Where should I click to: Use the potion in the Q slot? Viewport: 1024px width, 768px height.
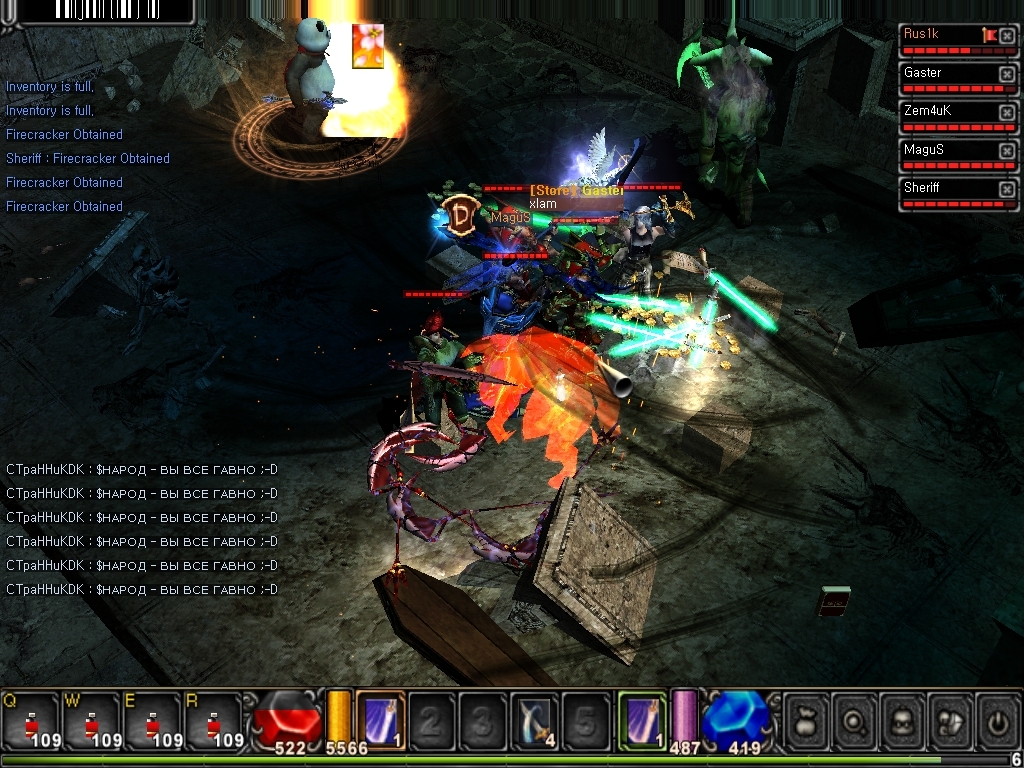coord(30,720)
